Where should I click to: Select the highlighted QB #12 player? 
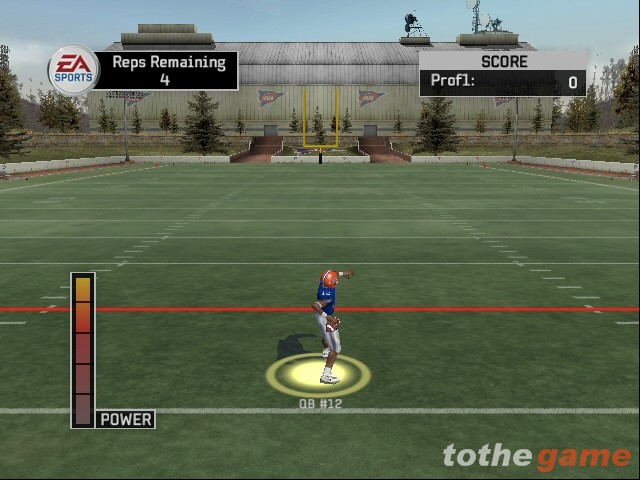(x=327, y=325)
